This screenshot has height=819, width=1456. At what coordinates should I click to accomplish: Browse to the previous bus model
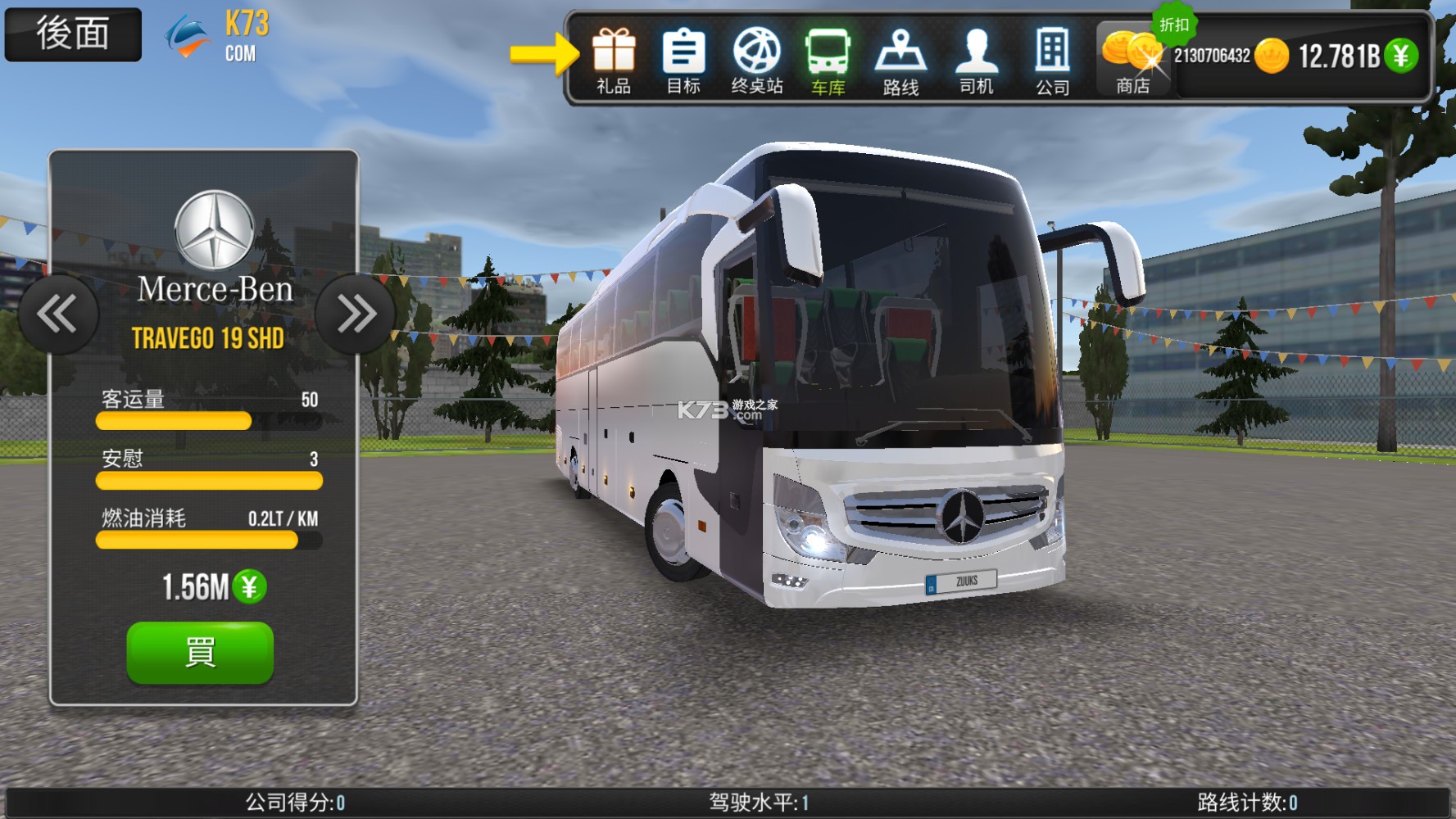point(58,313)
